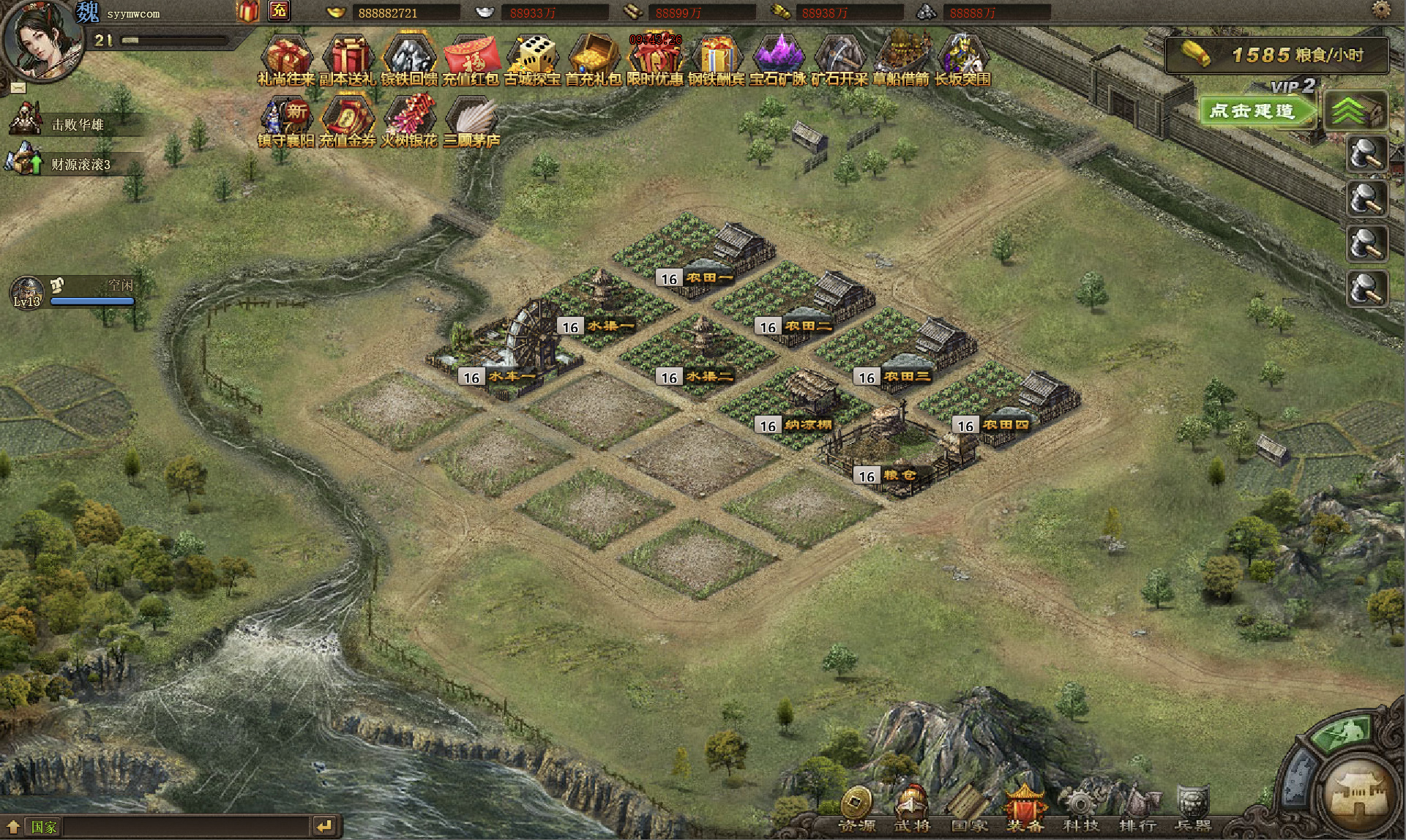The image size is (1406, 840).
Task: Open the 科技 technology menu
Action: 1080,809
